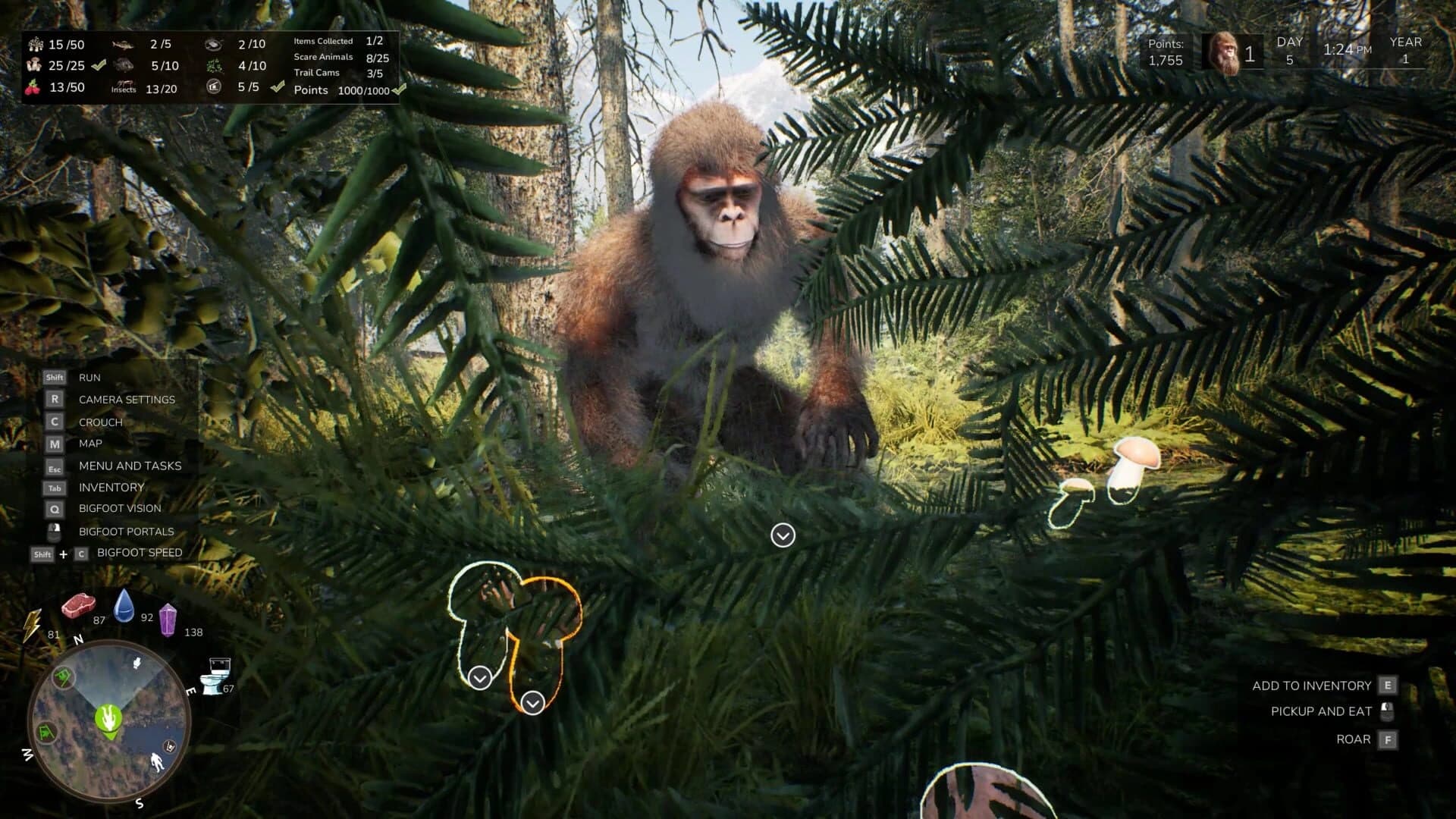Select the trail cam icon showing 5/5
This screenshot has height=819, width=1456.
pyautogui.click(x=213, y=87)
